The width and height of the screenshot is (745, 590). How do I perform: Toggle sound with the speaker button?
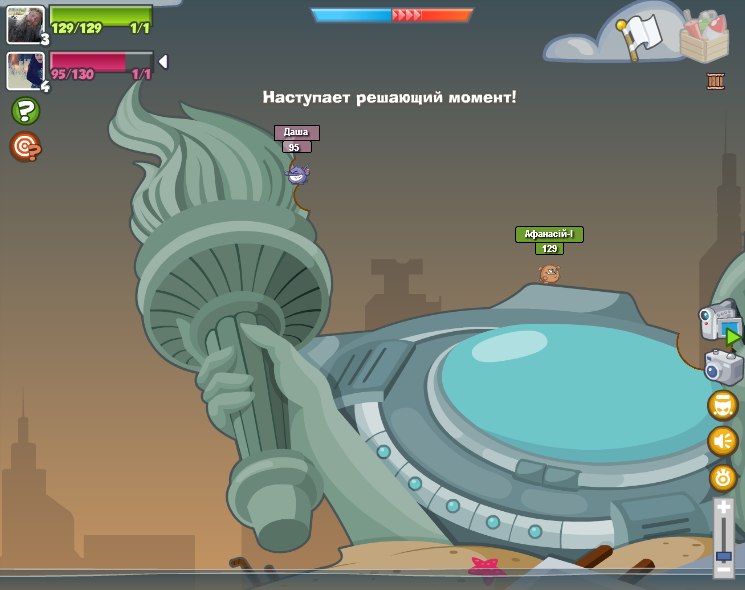(x=722, y=441)
